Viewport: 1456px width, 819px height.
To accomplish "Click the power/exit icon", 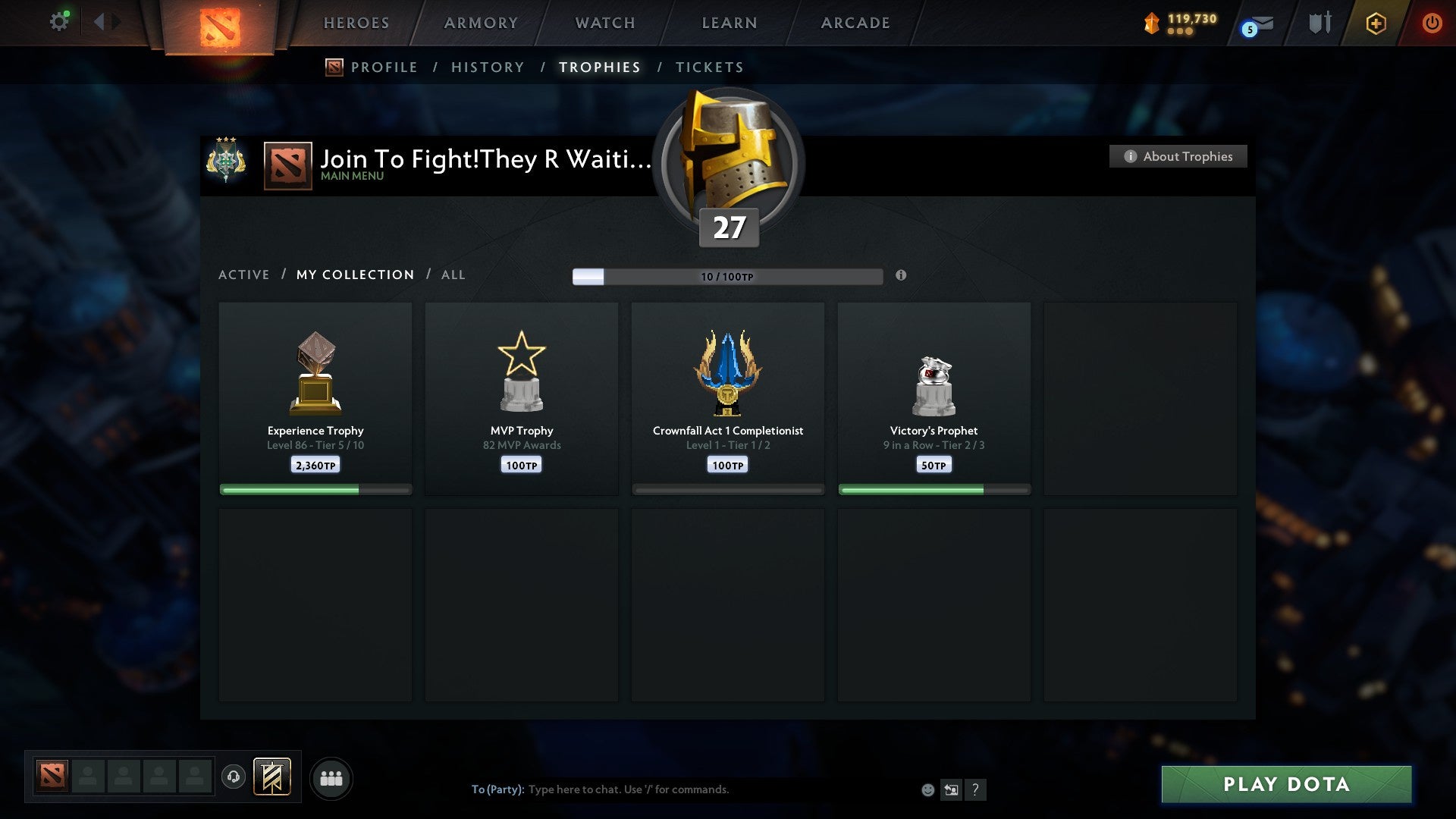I will 1432,23.
